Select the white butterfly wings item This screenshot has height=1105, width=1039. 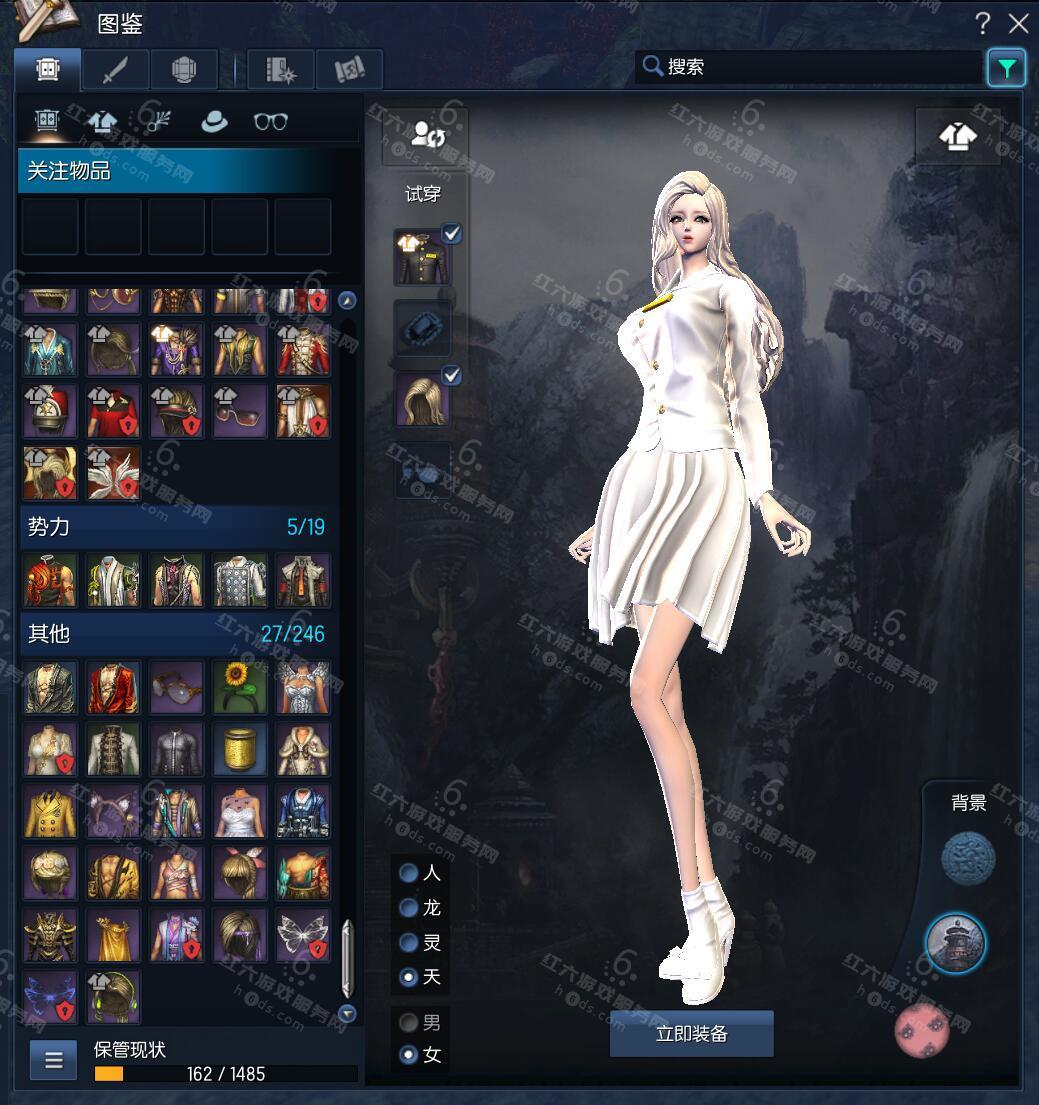(x=303, y=935)
